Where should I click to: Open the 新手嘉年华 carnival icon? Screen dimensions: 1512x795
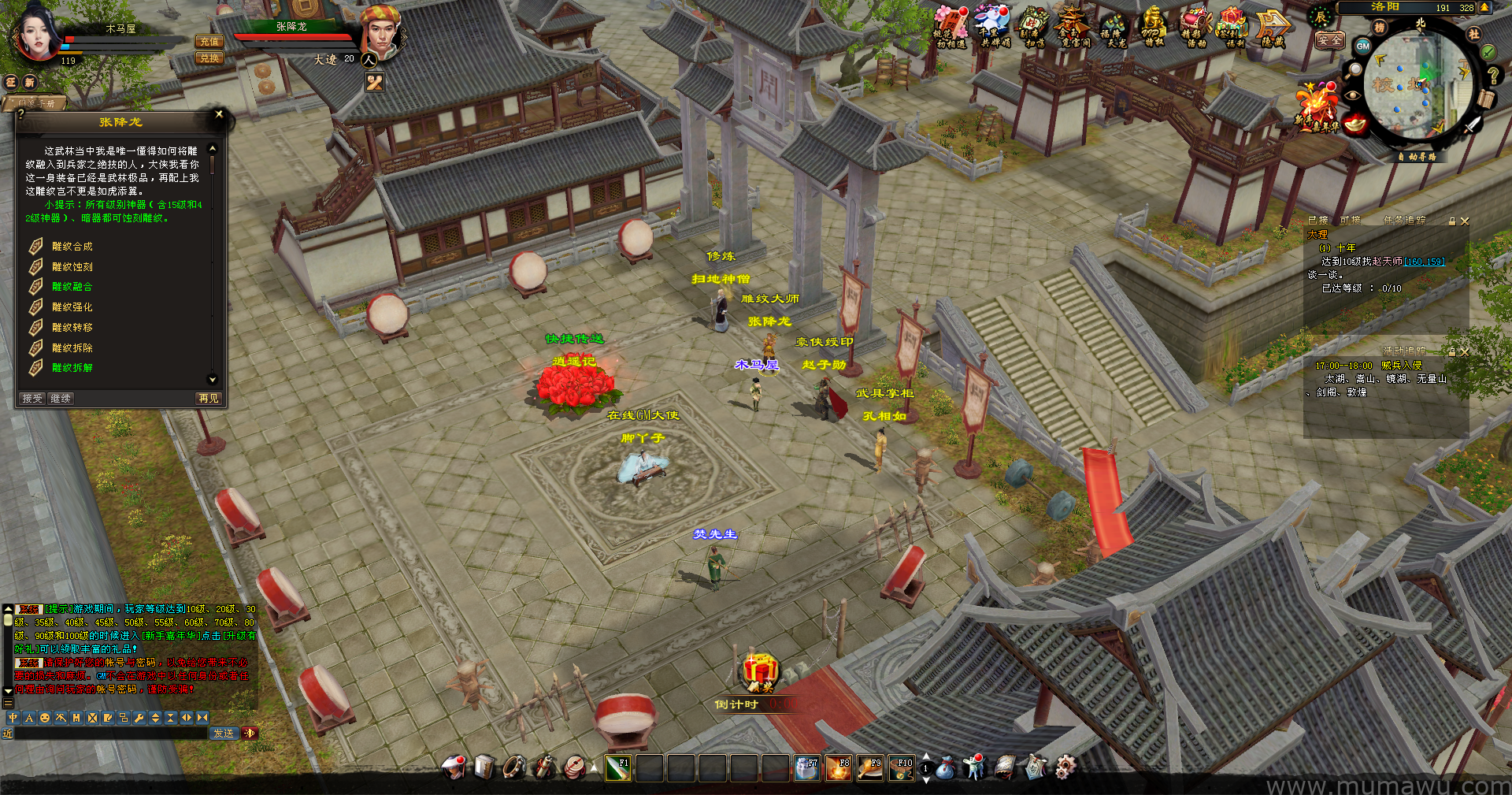[x=1316, y=106]
